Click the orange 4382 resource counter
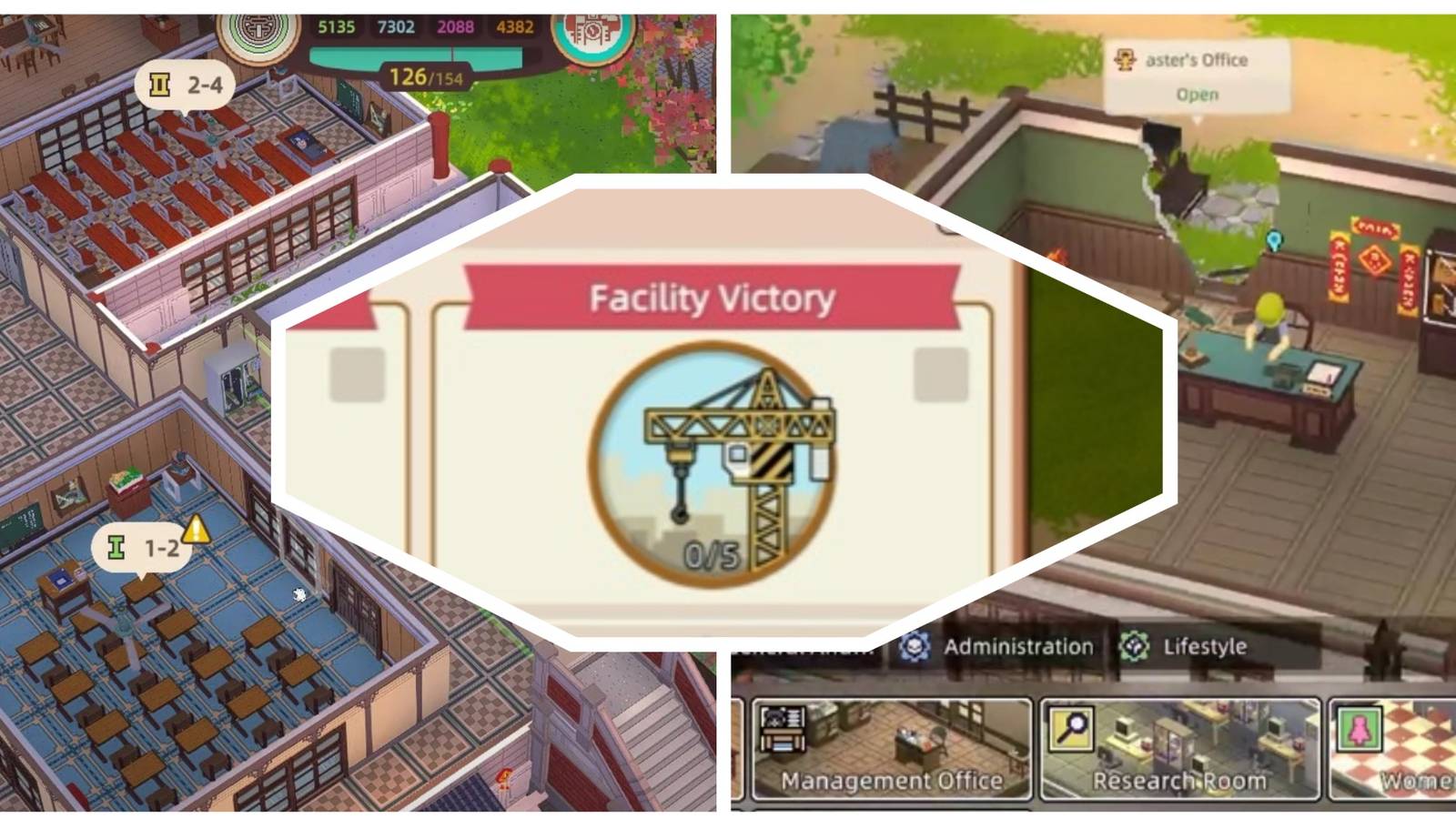Screen dimensions: 1456x819 coord(516,28)
